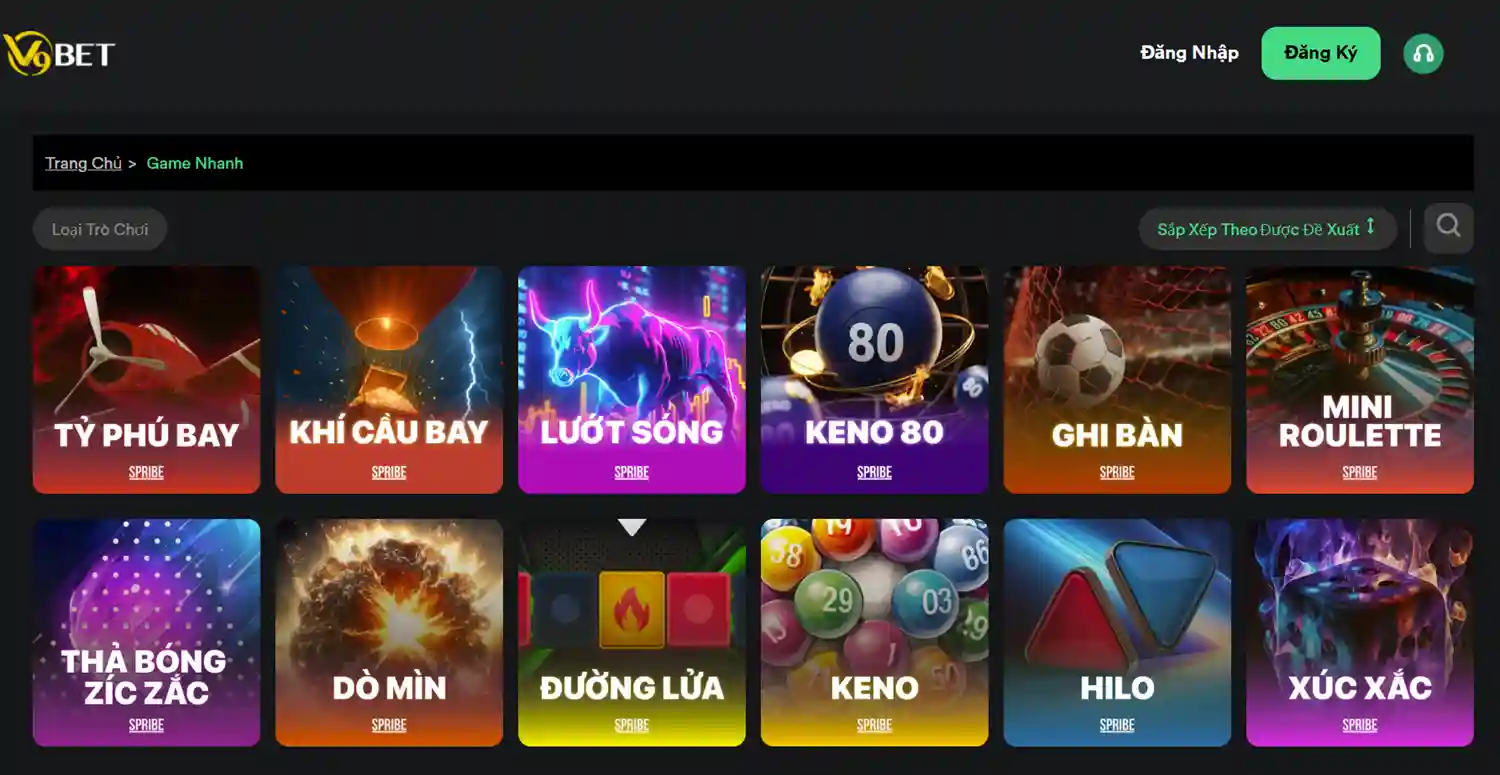Open the XÚC XẮC game tile
Image resolution: width=1500 pixels, height=775 pixels.
(x=1359, y=632)
